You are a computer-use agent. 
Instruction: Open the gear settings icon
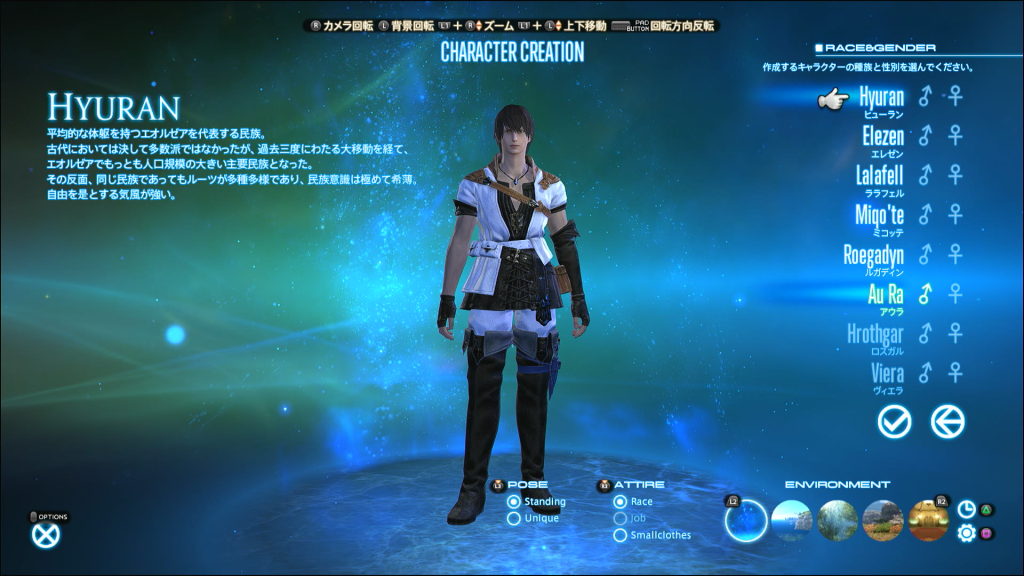(x=966, y=533)
